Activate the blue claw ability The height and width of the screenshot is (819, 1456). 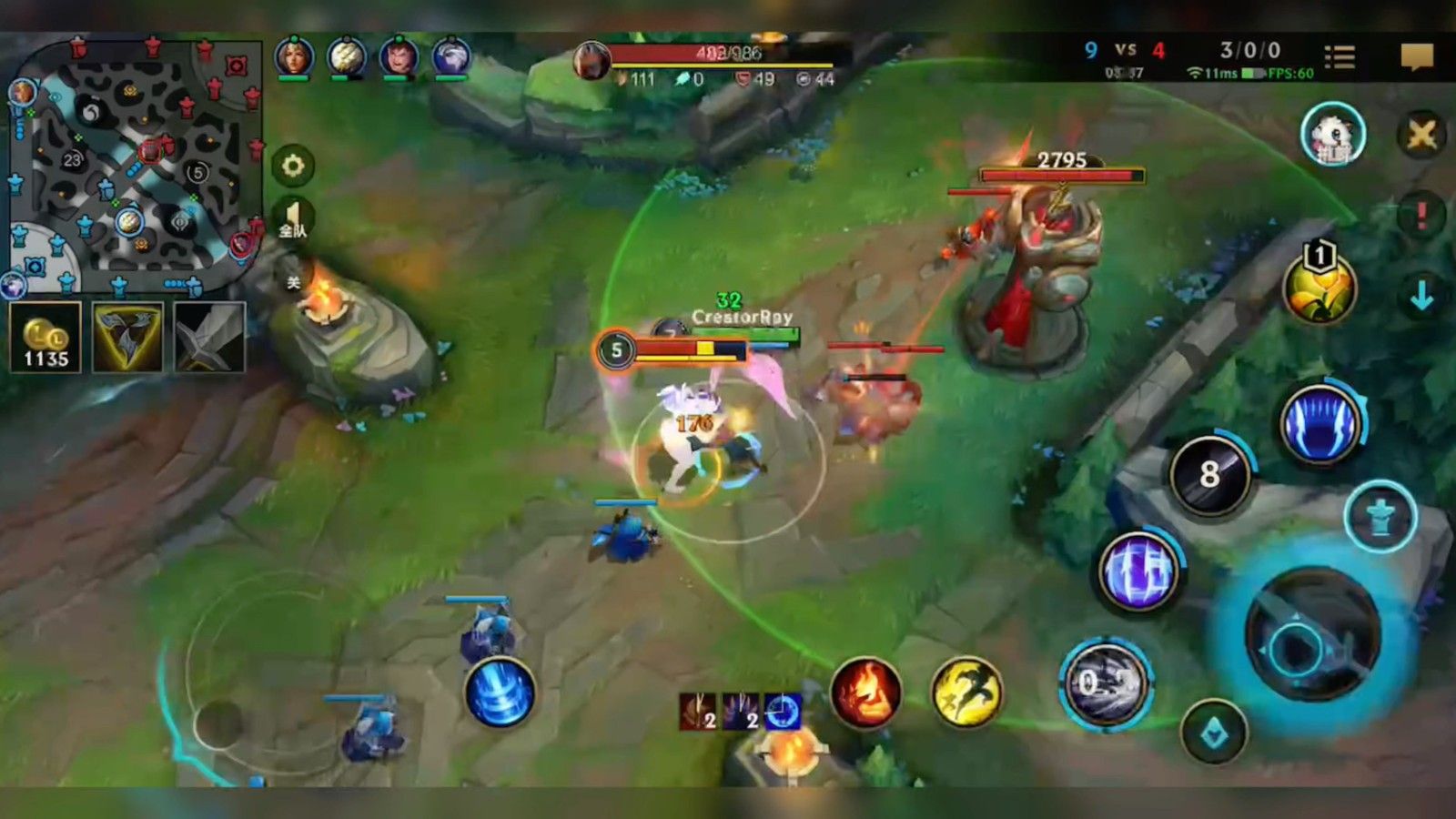click(x=1319, y=425)
